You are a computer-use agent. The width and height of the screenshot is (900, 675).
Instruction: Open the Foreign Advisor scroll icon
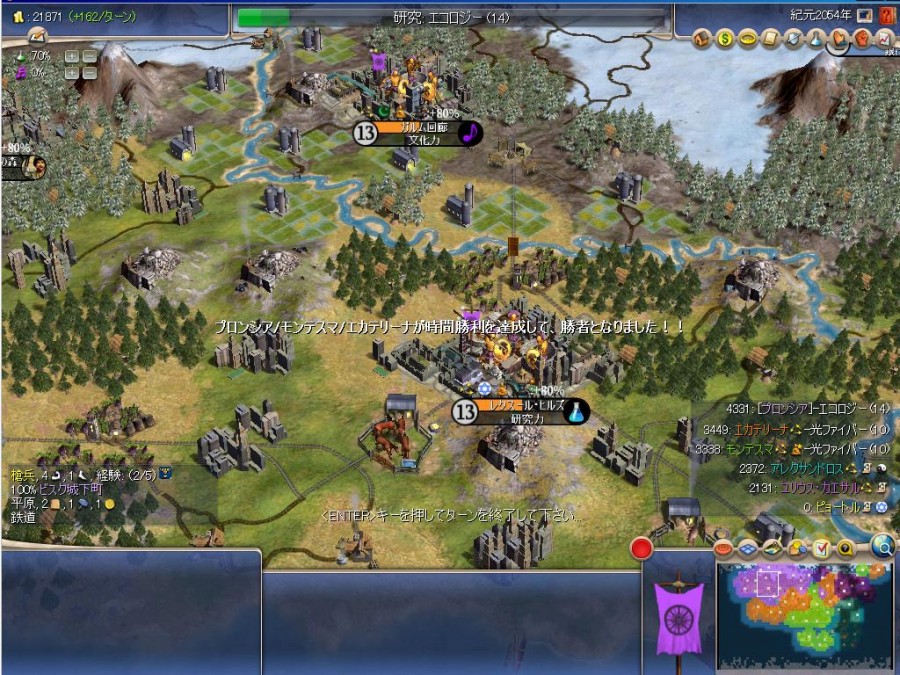click(x=769, y=39)
